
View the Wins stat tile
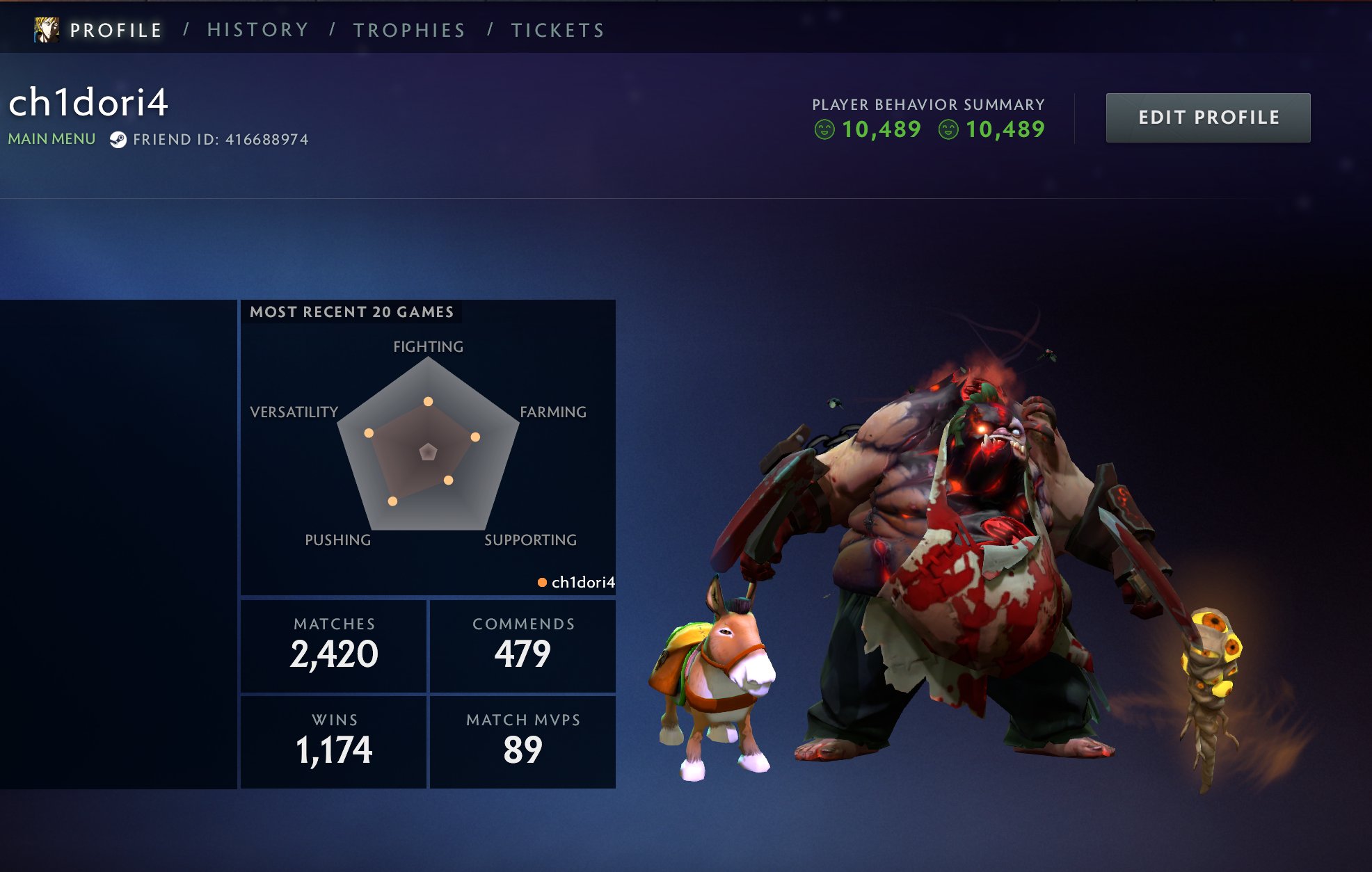pyautogui.click(x=334, y=742)
